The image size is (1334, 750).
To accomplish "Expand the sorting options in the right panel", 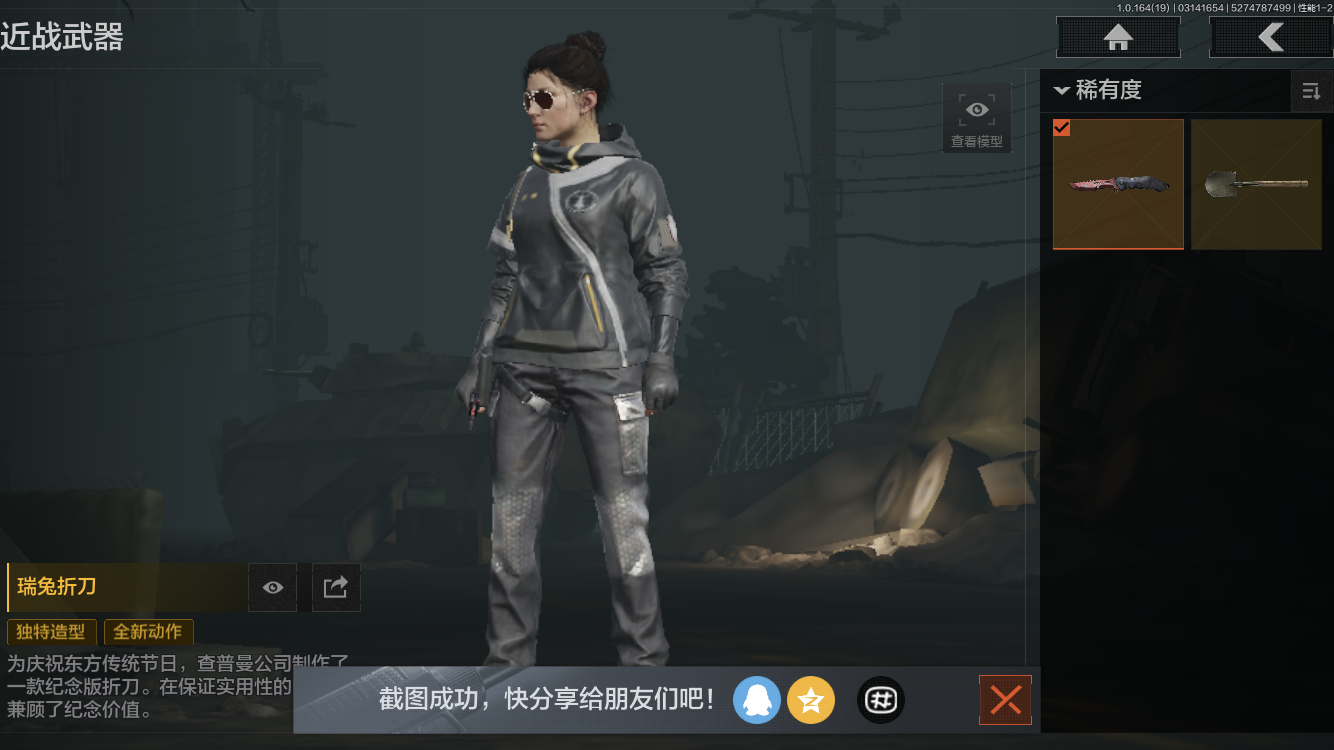I will pos(1312,91).
